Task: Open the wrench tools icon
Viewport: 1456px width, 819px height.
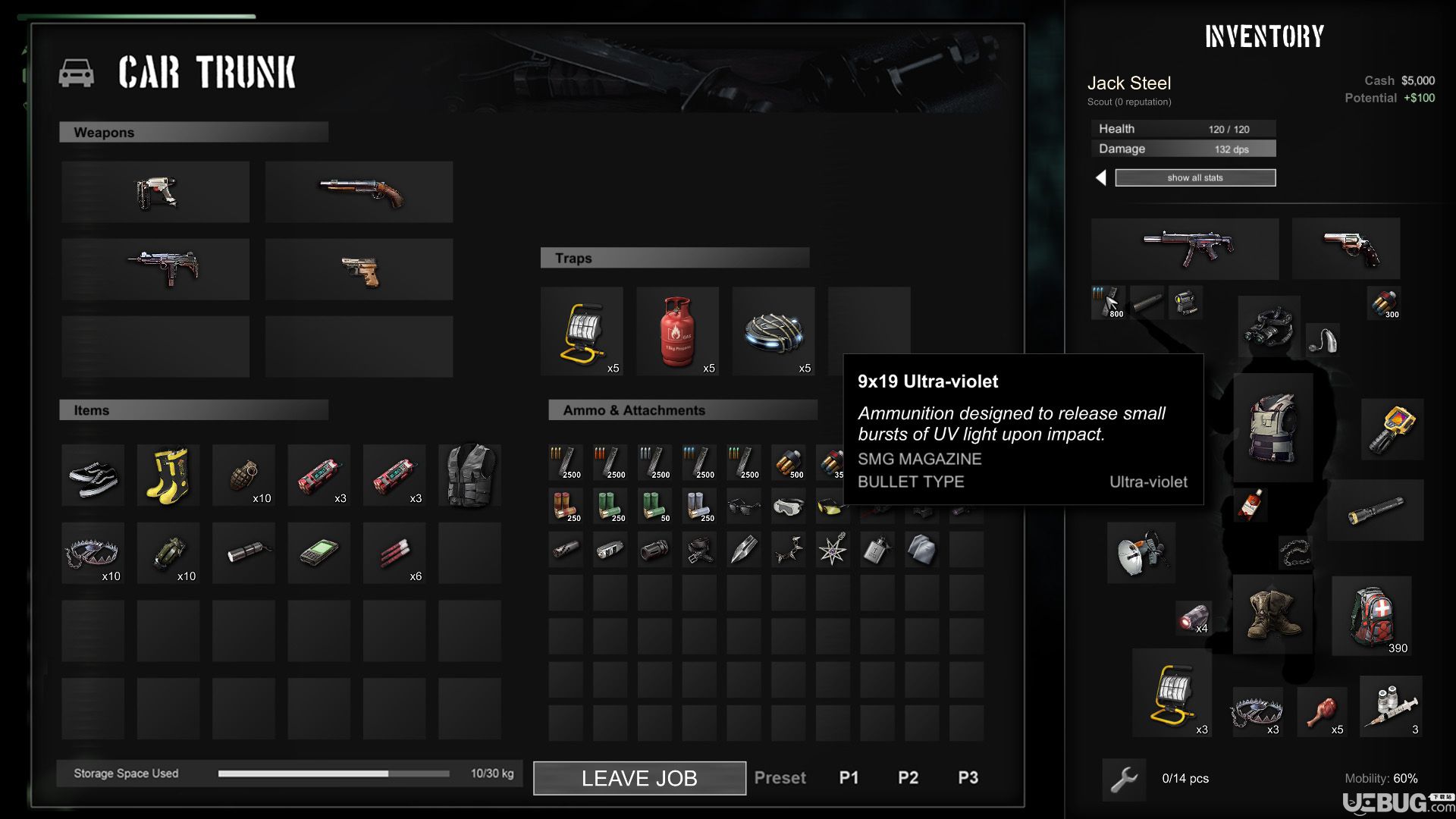Action: click(1124, 779)
